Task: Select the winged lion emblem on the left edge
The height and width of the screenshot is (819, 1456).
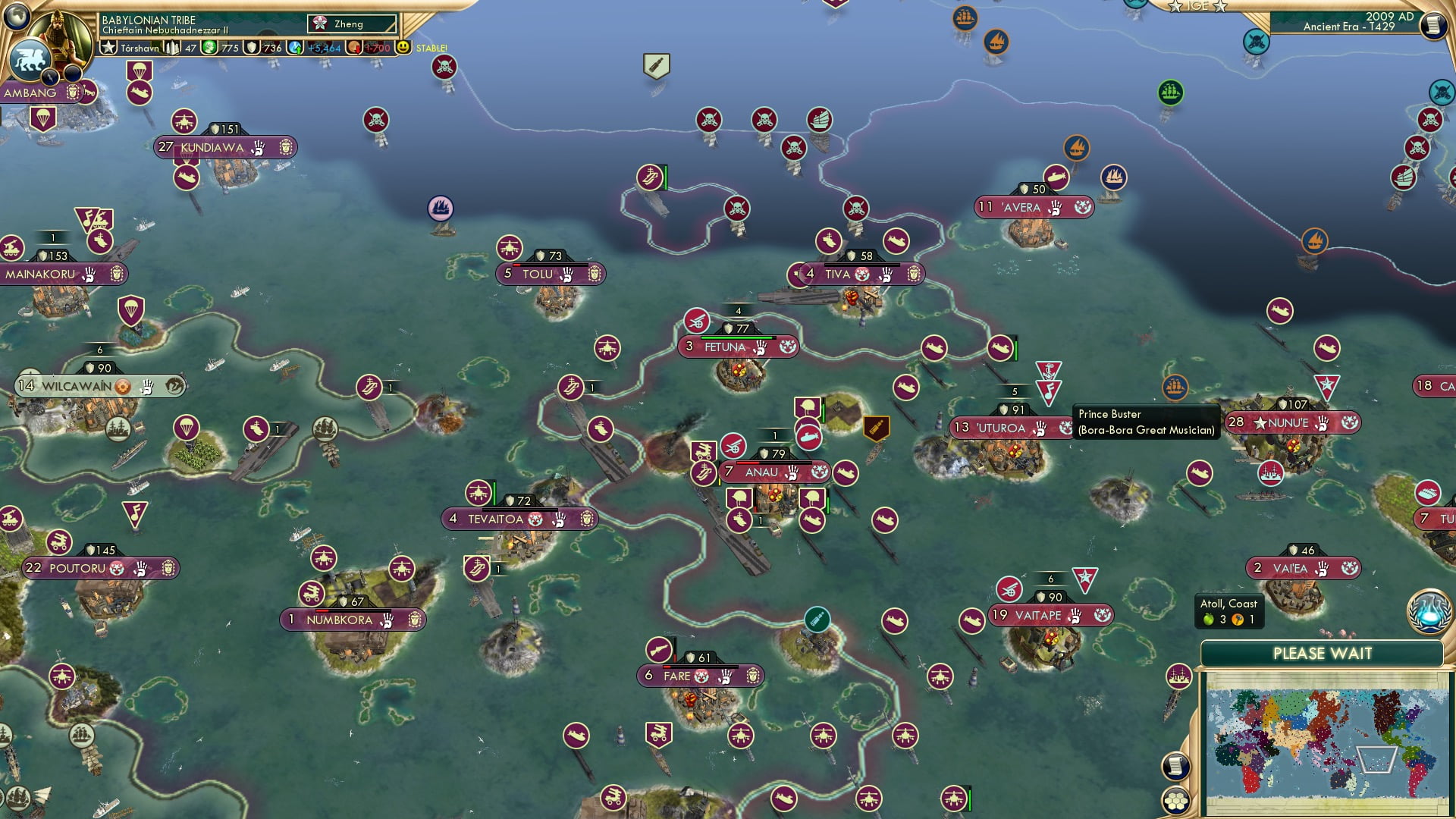Action: (x=30, y=61)
